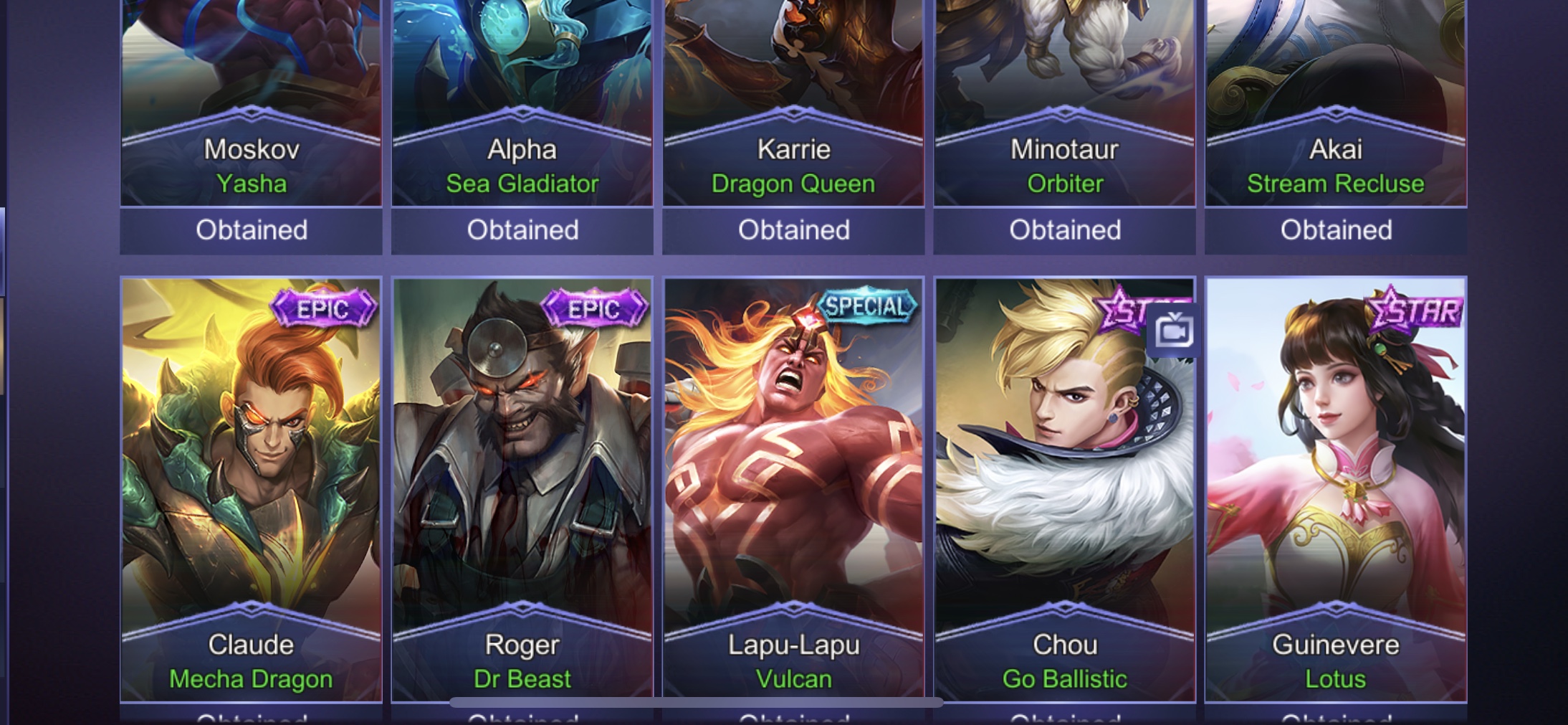Select the Claude Mecha Dragon epic skin
This screenshot has height=725, width=1568.
click(x=251, y=488)
